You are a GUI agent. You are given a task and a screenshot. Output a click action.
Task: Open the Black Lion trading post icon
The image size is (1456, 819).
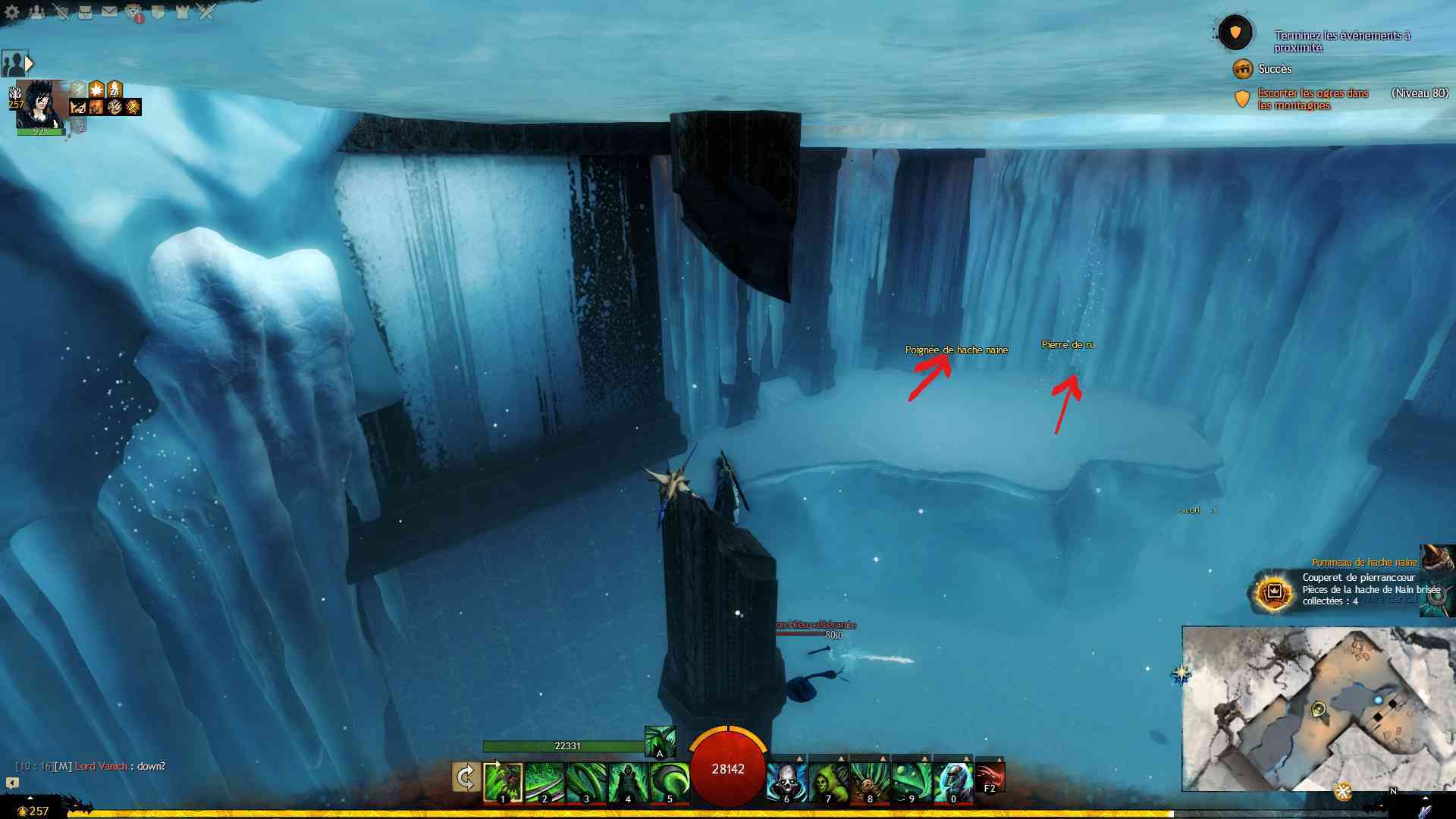(x=134, y=13)
